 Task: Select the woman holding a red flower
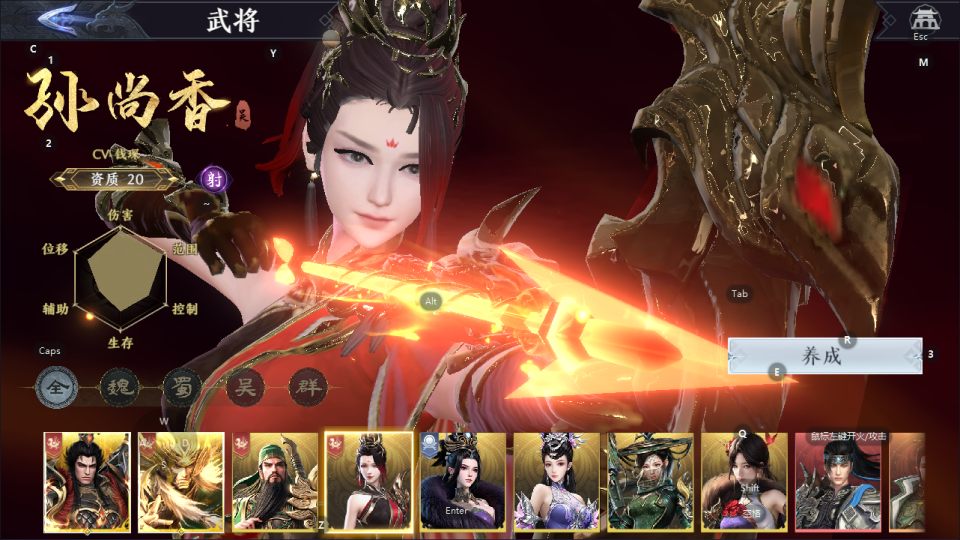[744, 481]
